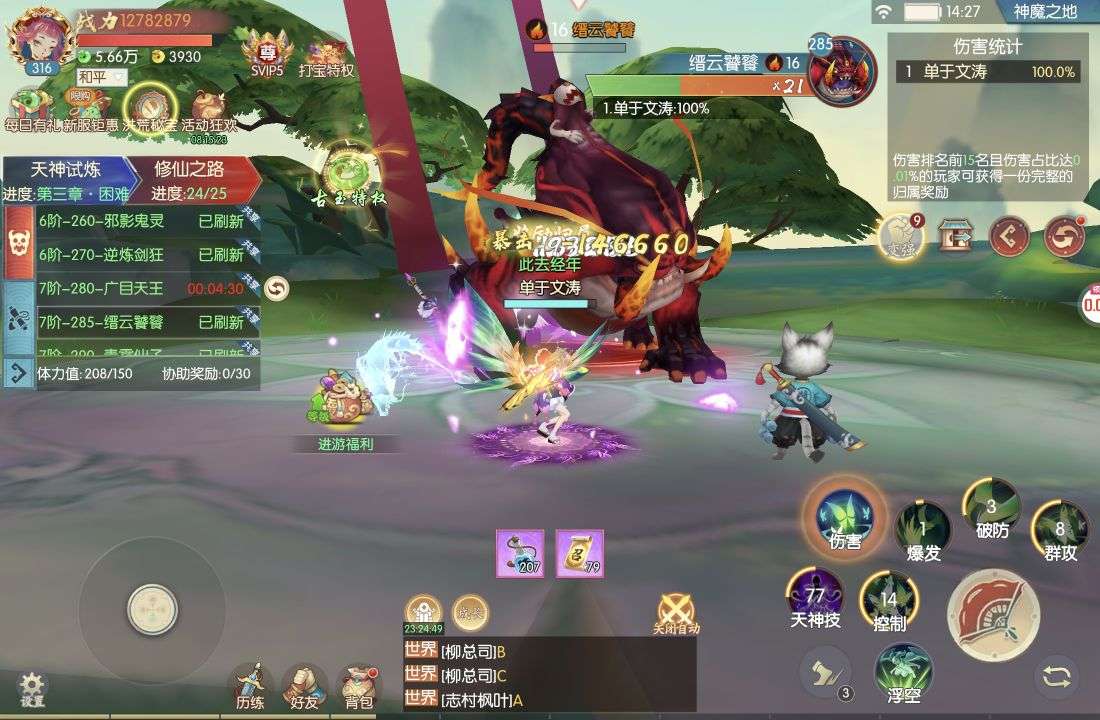
Task: Use the blue potion quick slot
Action: (520, 553)
